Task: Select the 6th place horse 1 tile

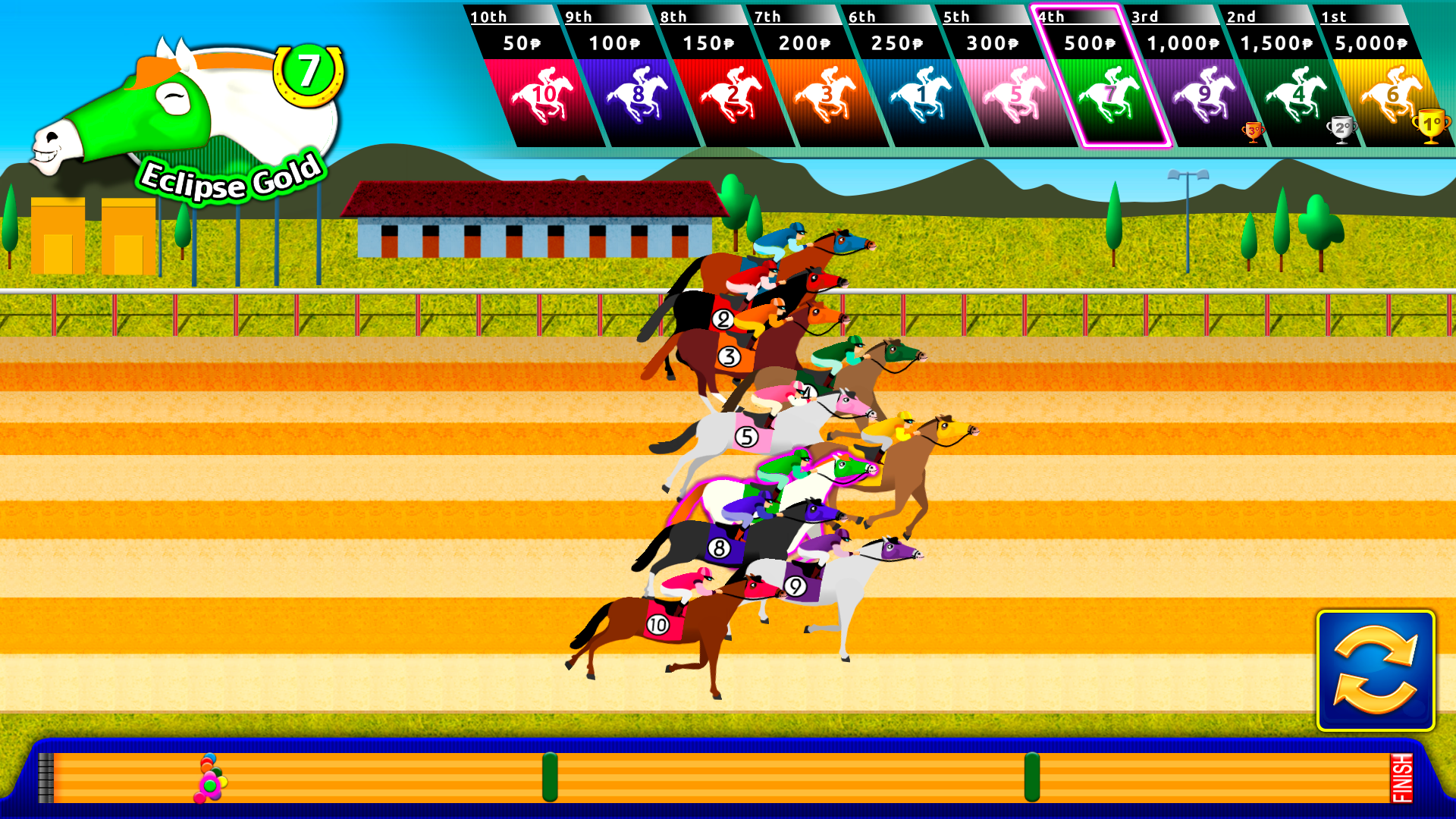Action: point(920,95)
